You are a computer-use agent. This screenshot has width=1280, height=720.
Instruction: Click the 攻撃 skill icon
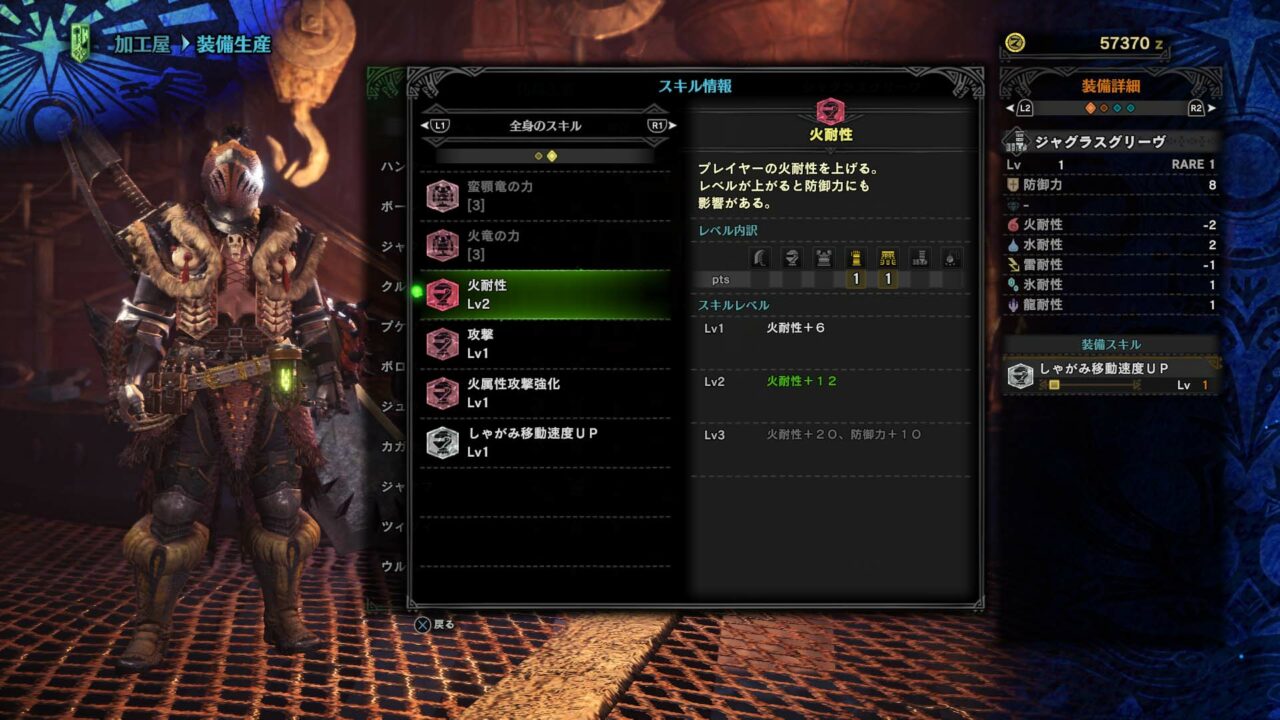click(442, 345)
